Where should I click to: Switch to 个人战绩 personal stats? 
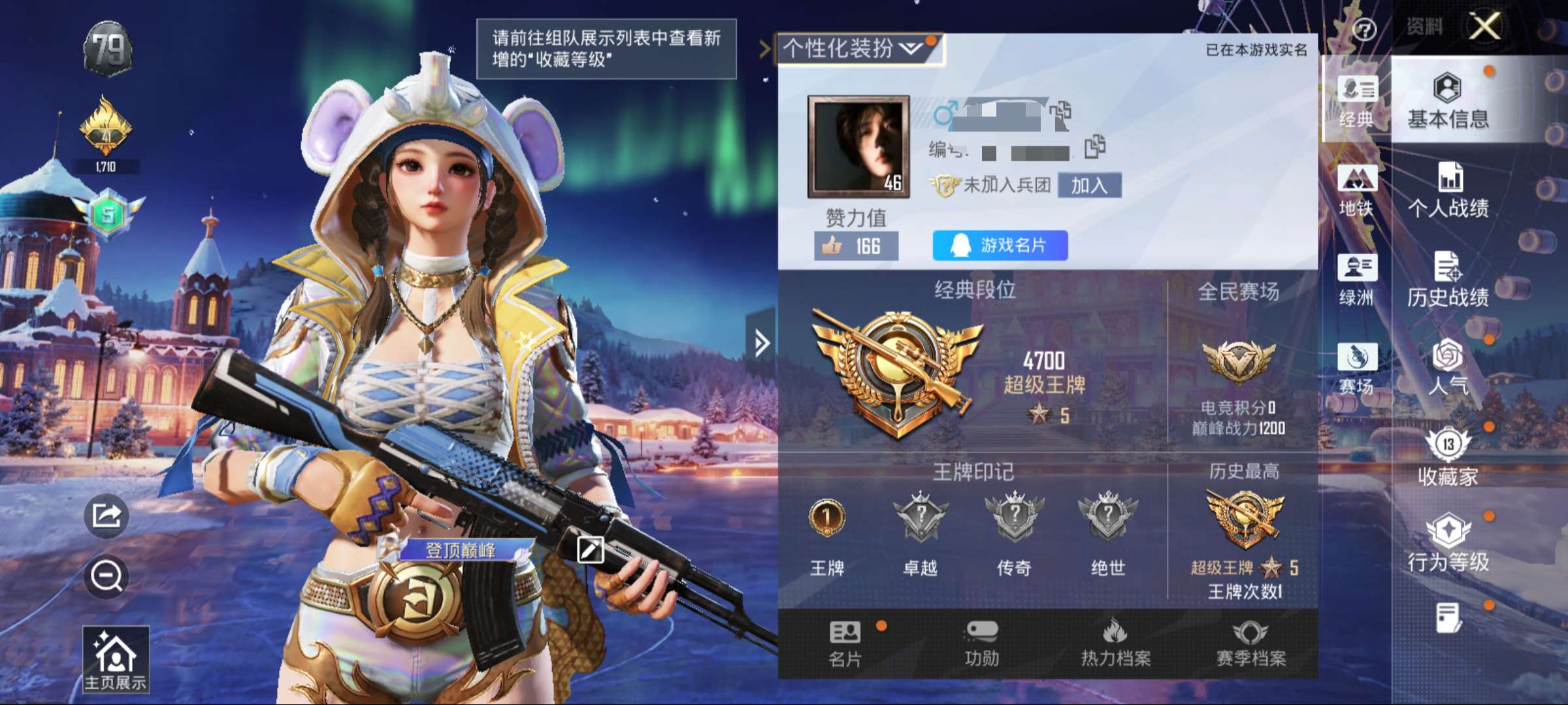[1448, 189]
